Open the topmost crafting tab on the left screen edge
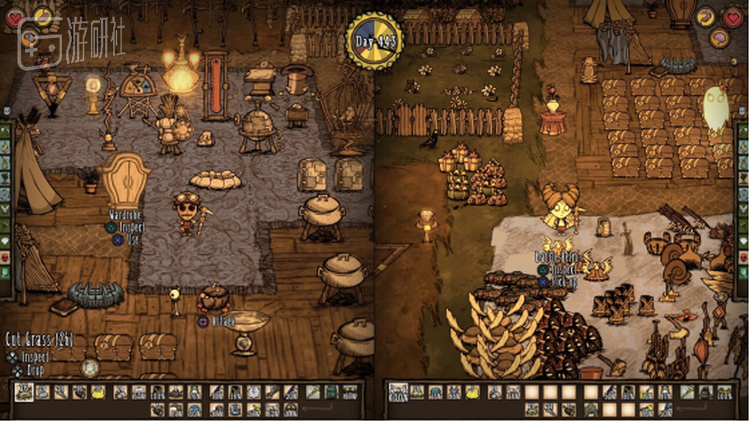Viewport: 750px width, 422px height. (5, 131)
